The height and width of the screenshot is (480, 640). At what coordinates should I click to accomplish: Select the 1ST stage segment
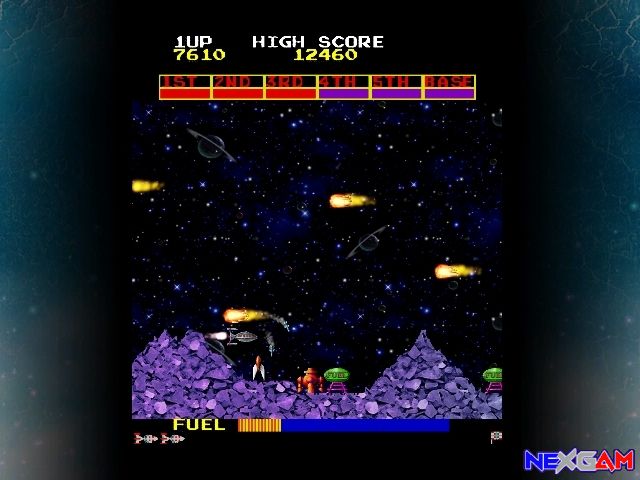point(185,87)
